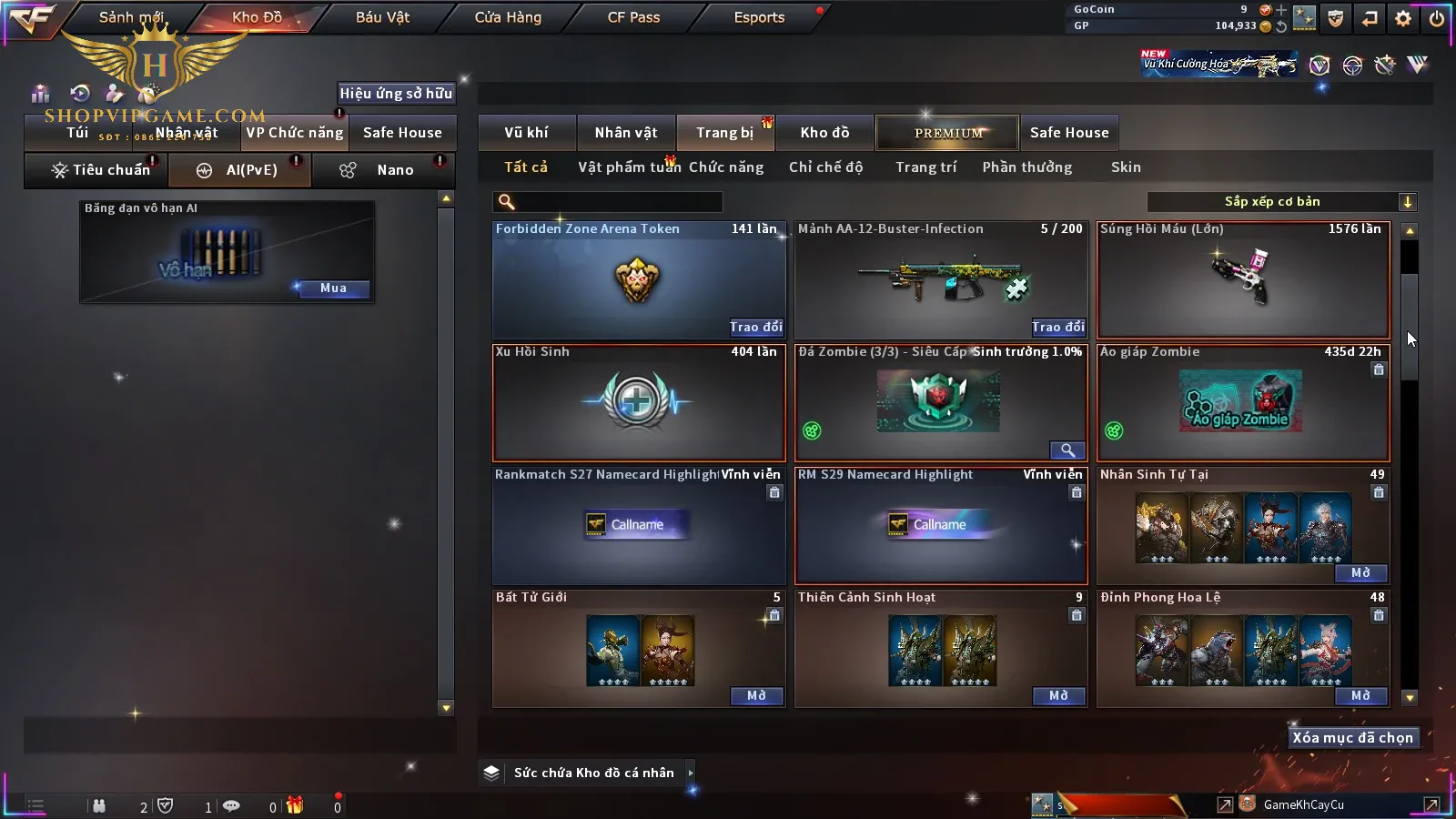Open the CF Pass menu

[x=633, y=17]
